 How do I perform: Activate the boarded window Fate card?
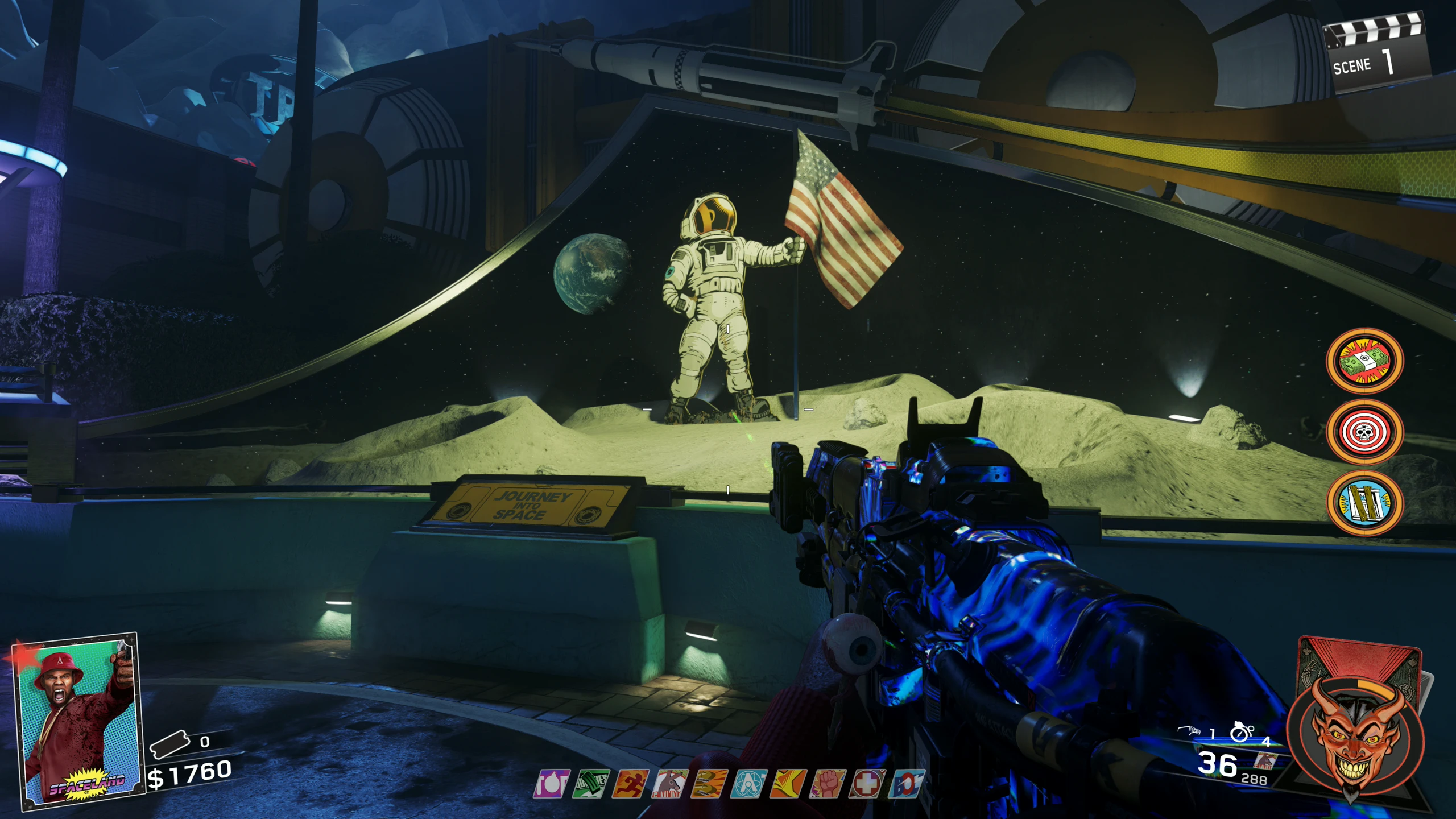[1364, 503]
